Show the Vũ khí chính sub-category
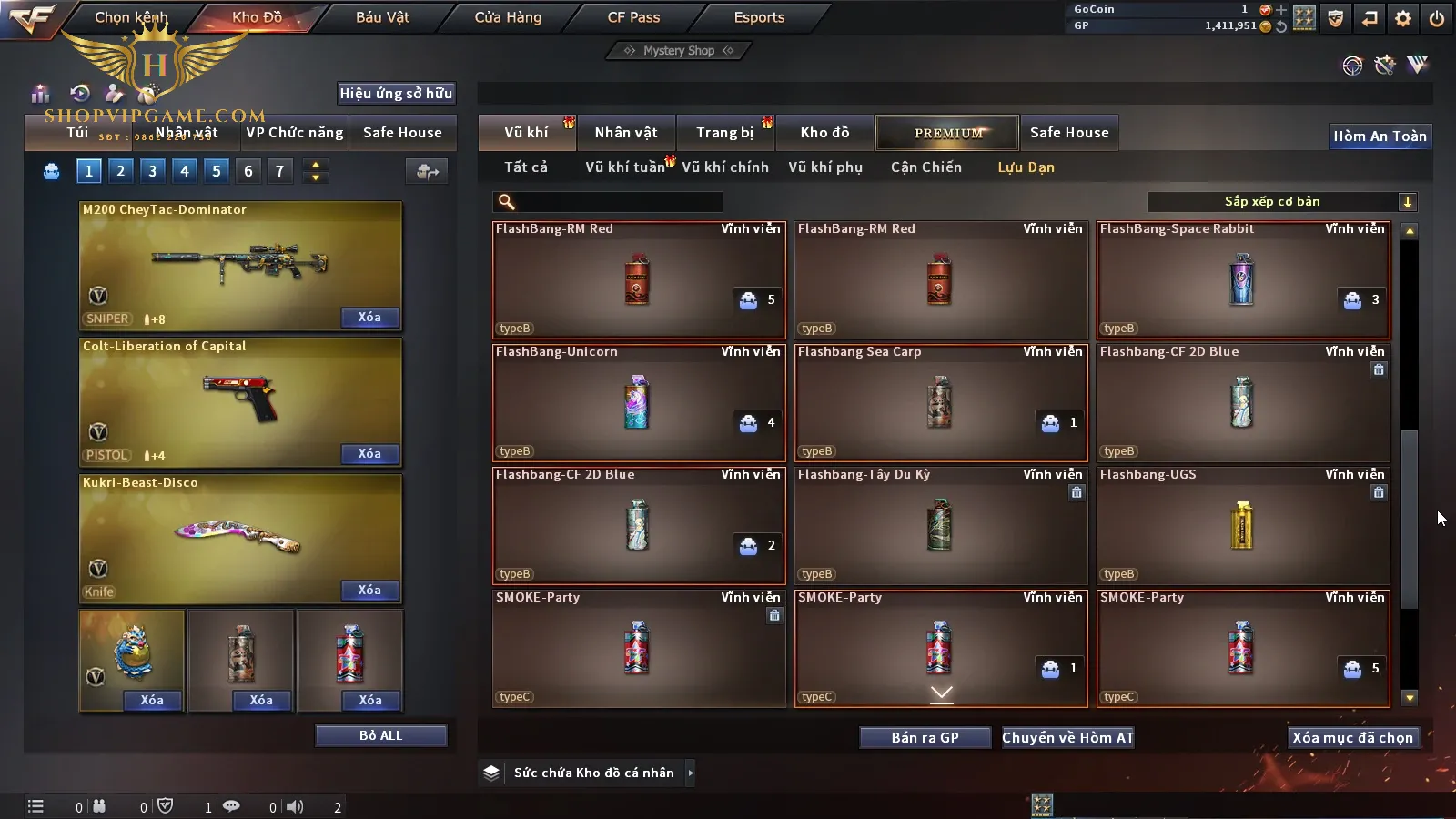Viewport: 1456px width, 819px height. point(725,167)
